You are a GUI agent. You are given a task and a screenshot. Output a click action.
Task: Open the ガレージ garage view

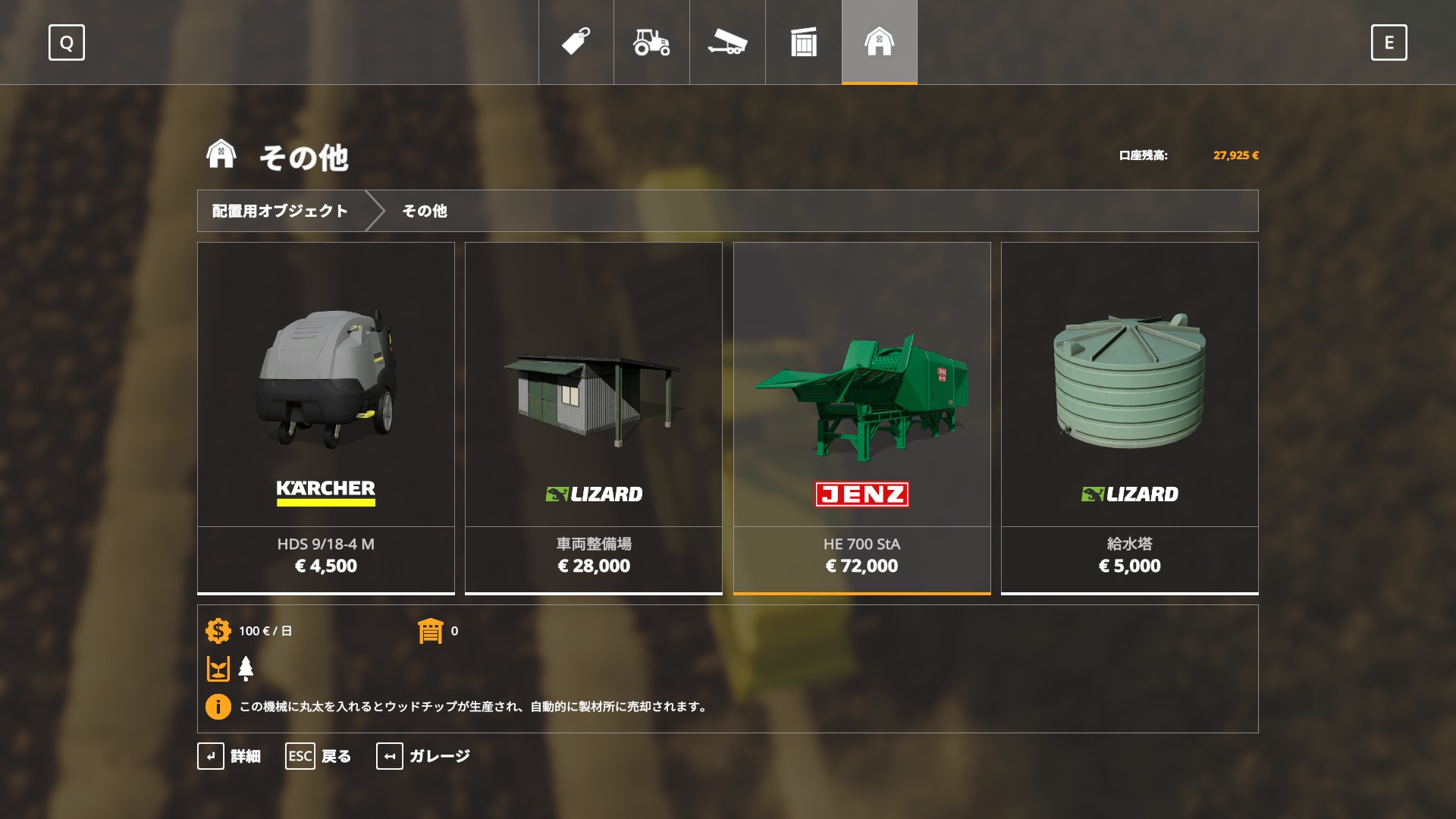[423, 756]
